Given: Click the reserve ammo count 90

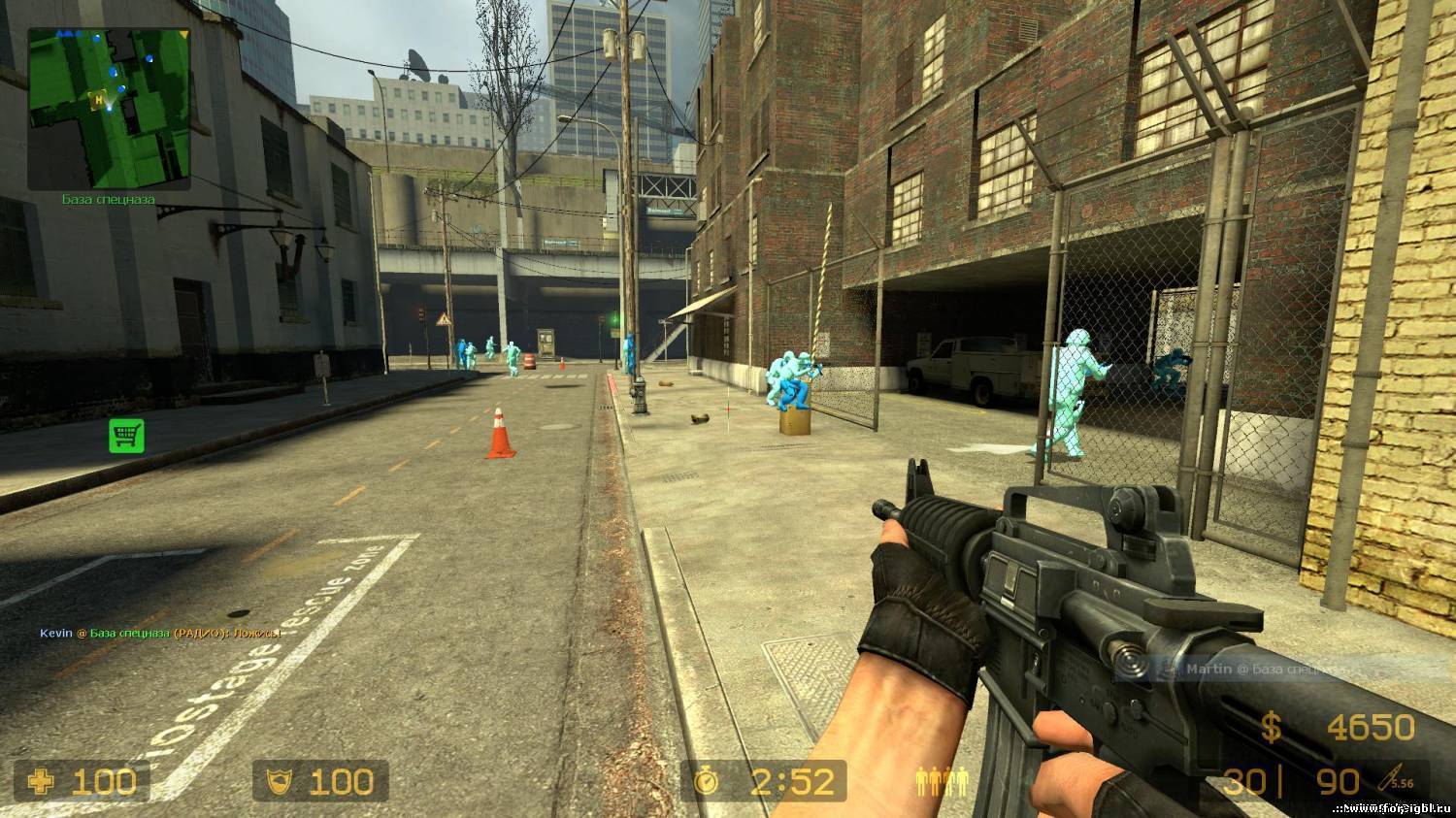Looking at the screenshot, I should click(1338, 779).
